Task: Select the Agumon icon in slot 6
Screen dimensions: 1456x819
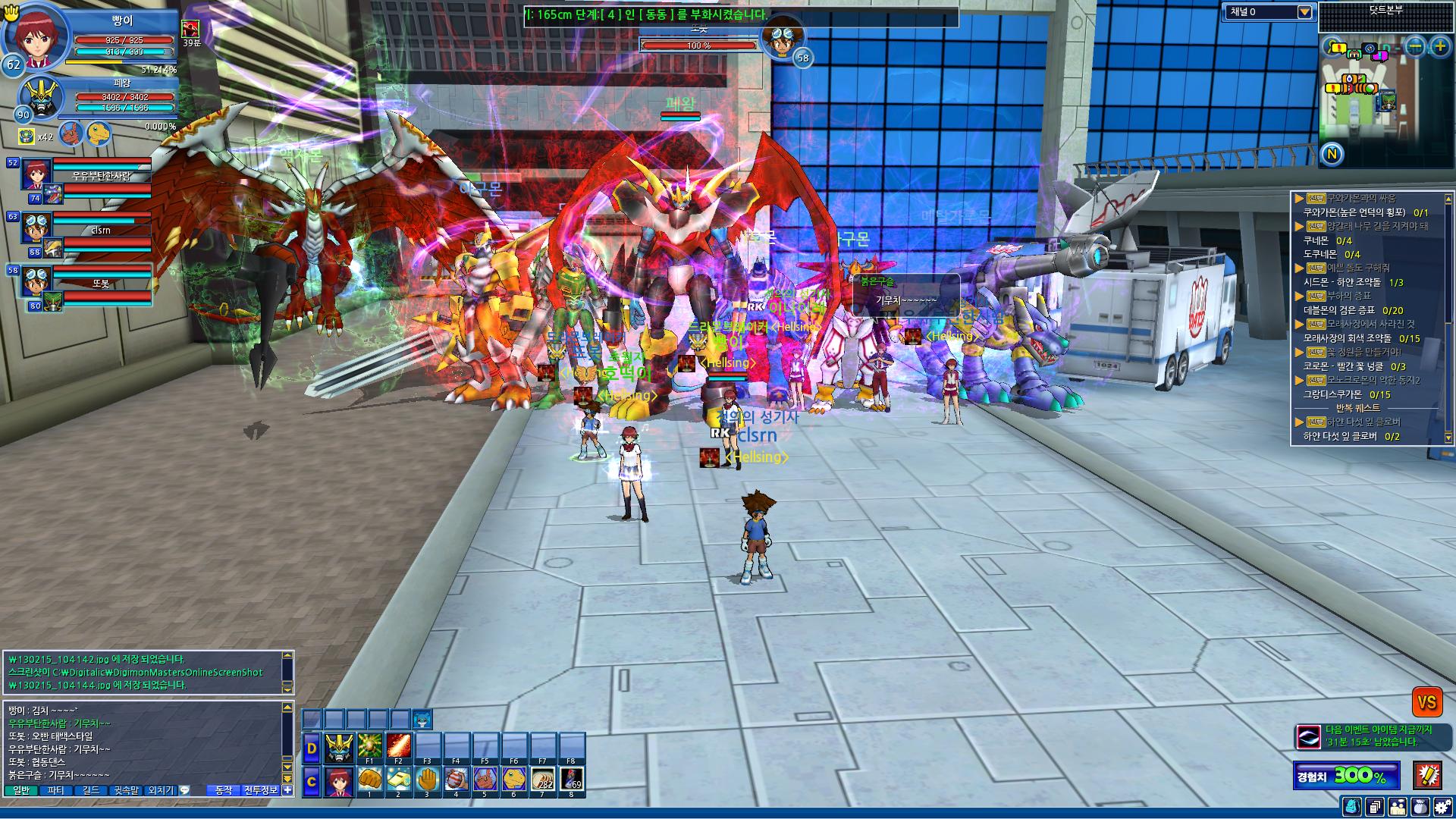Action: pyautogui.click(x=514, y=780)
